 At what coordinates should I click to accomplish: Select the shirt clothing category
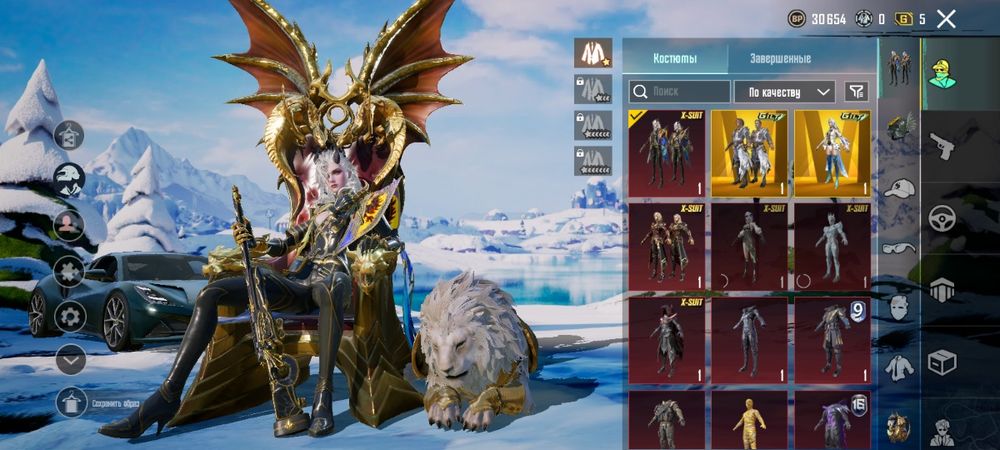point(899,367)
